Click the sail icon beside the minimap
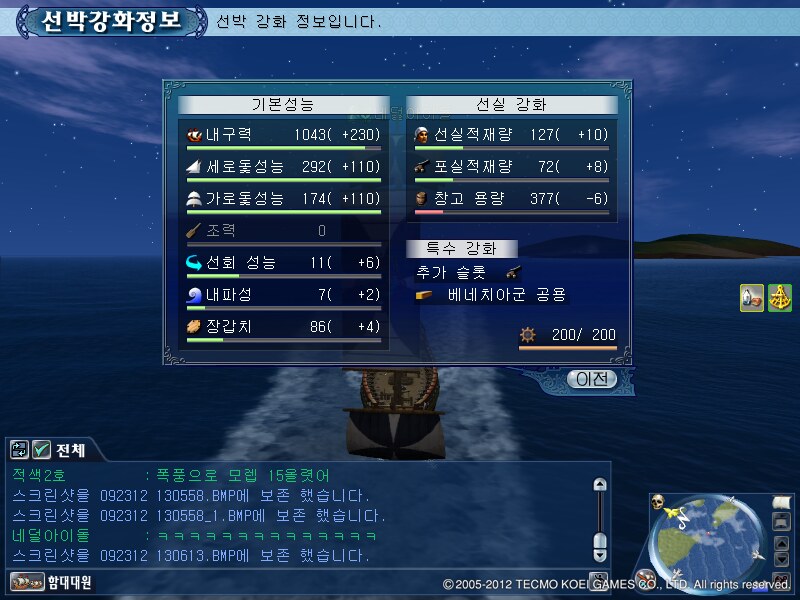This screenshot has width=800, height=600. (782, 503)
